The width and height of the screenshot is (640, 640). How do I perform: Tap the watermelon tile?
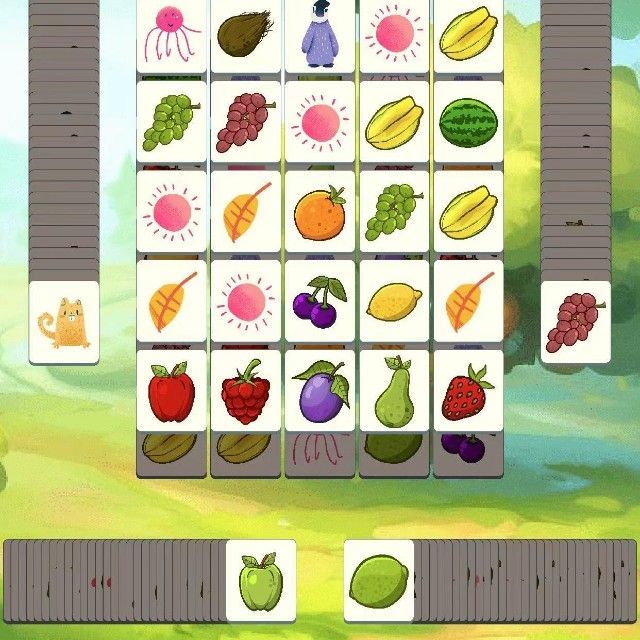point(468,122)
